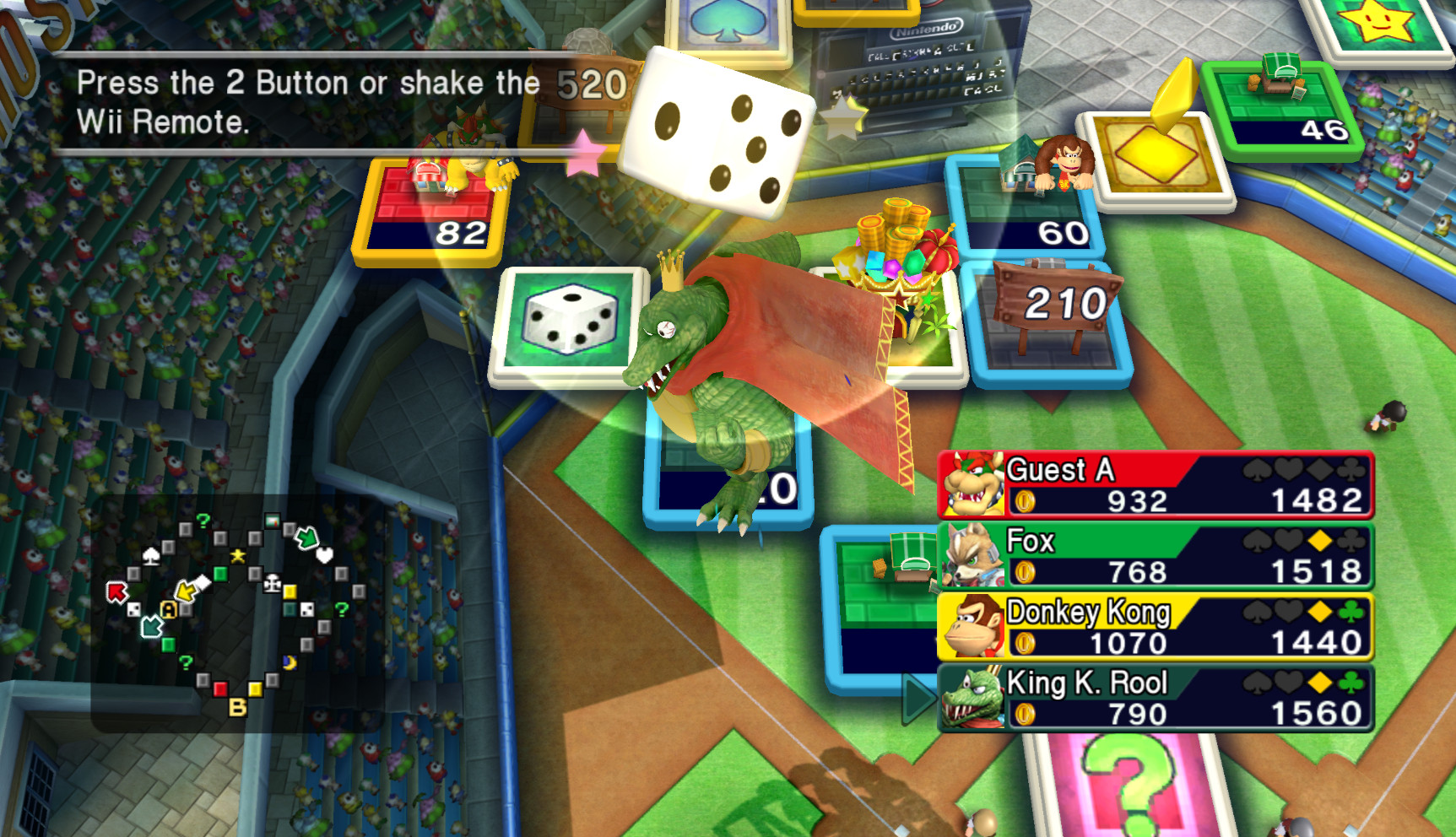Image resolution: width=1456 pixels, height=837 pixels.
Task: Select the moon space on the minimap
Action: [289, 662]
